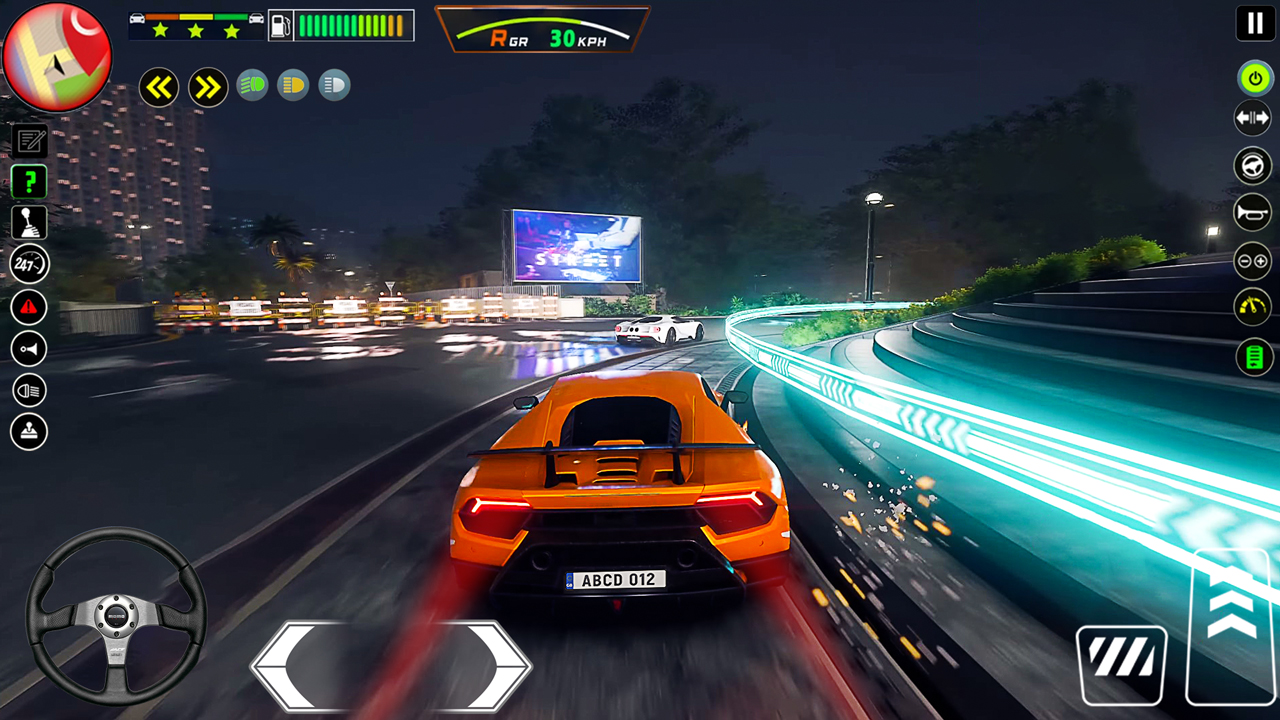This screenshot has height=720, width=1280.
Task: Click the double right arrows near top-left
Action: 208,87
